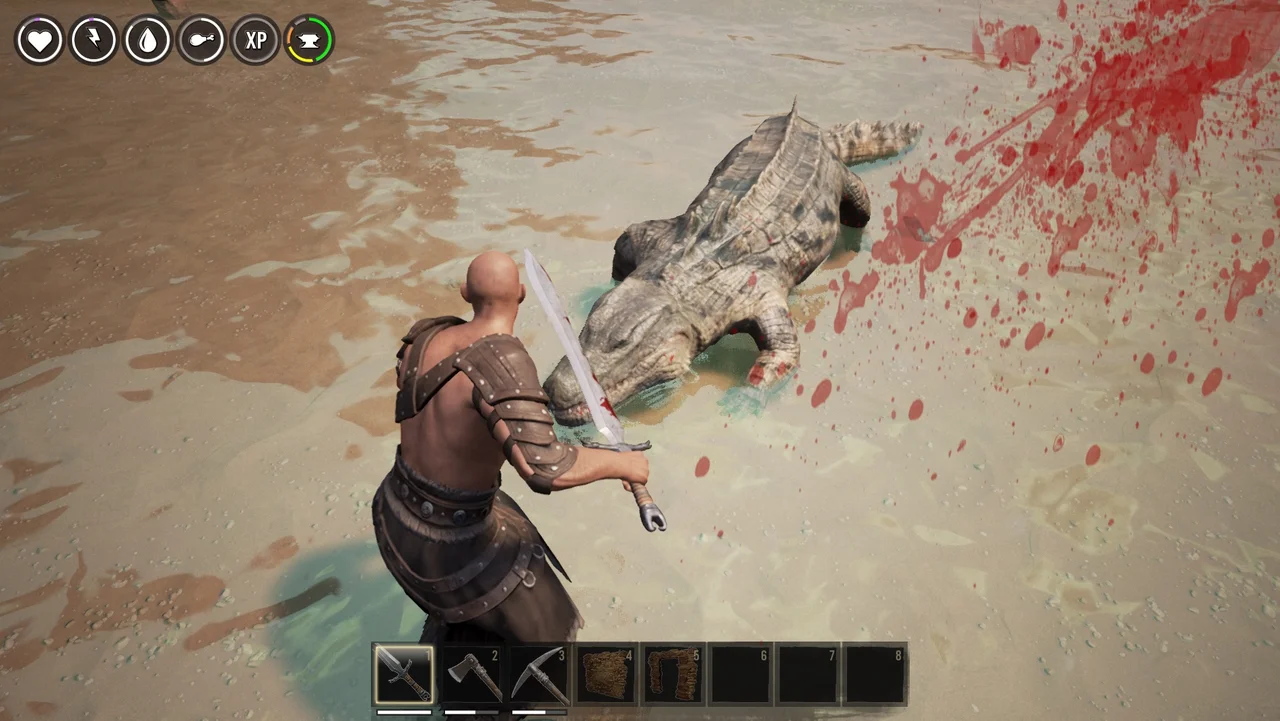The height and width of the screenshot is (721, 1280).
Task: Select the stone sword in hotbar slot 1
Action: (404, 672)
